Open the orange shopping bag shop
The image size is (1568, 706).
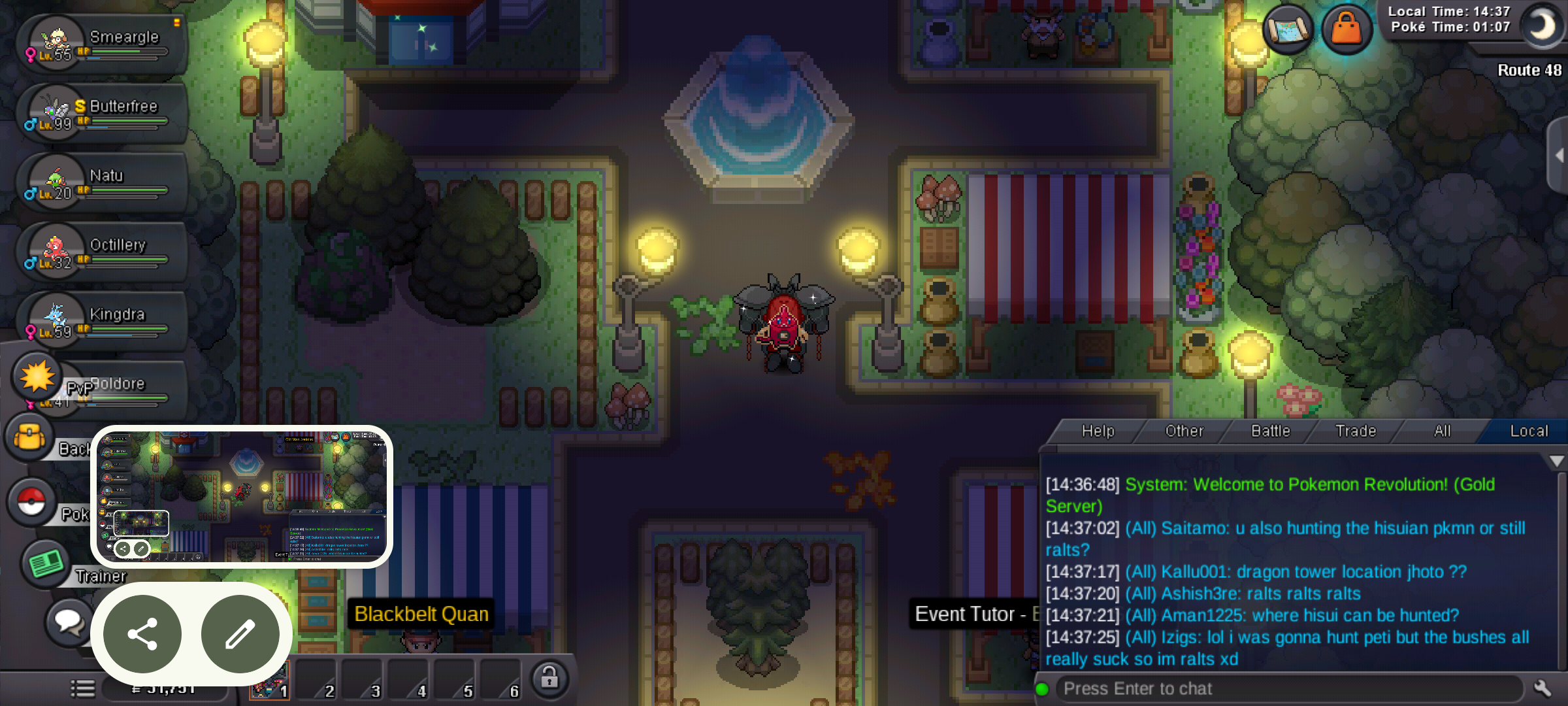1346,29
